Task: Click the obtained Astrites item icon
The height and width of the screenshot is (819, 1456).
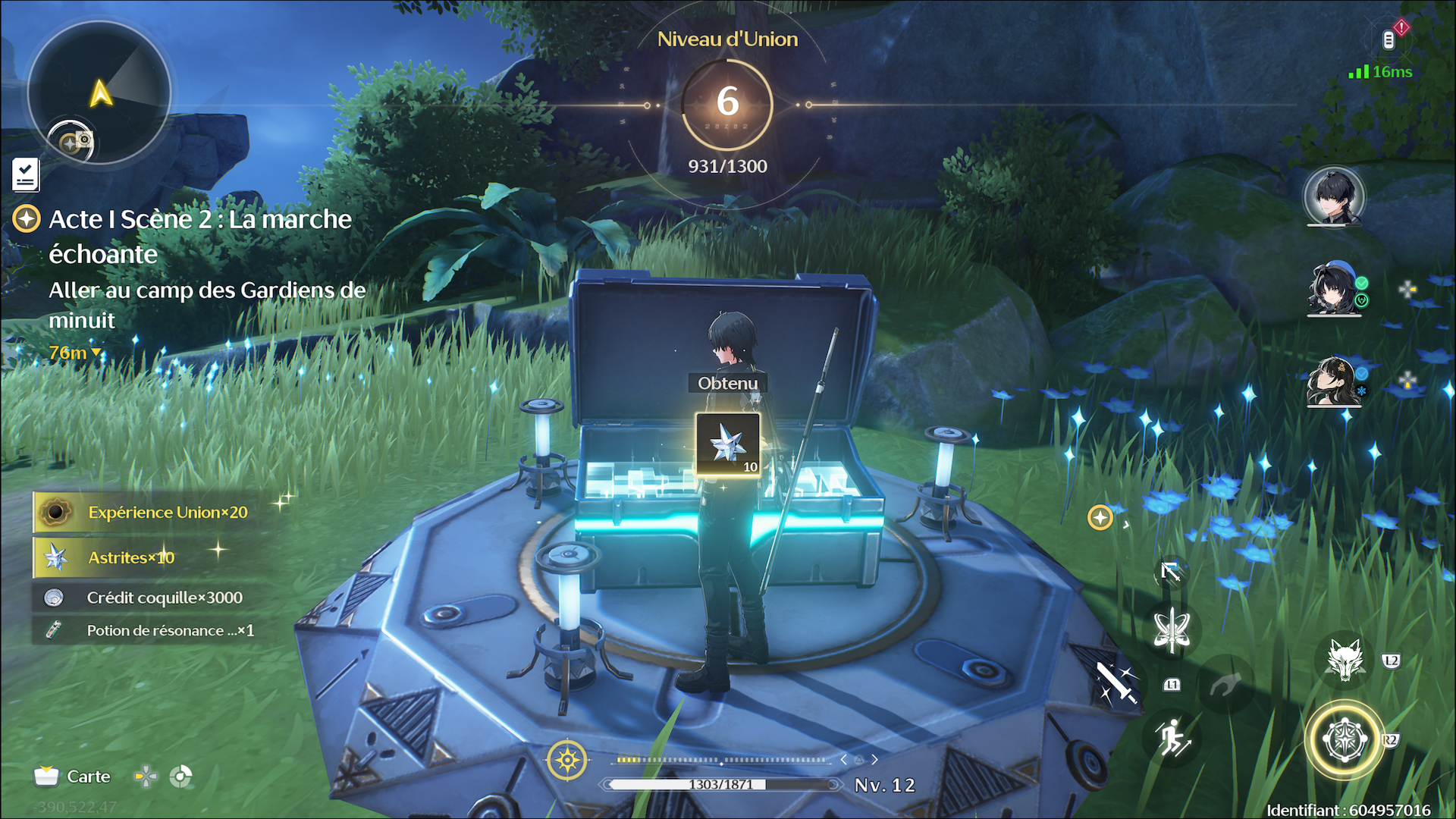Action: [728, 445]
